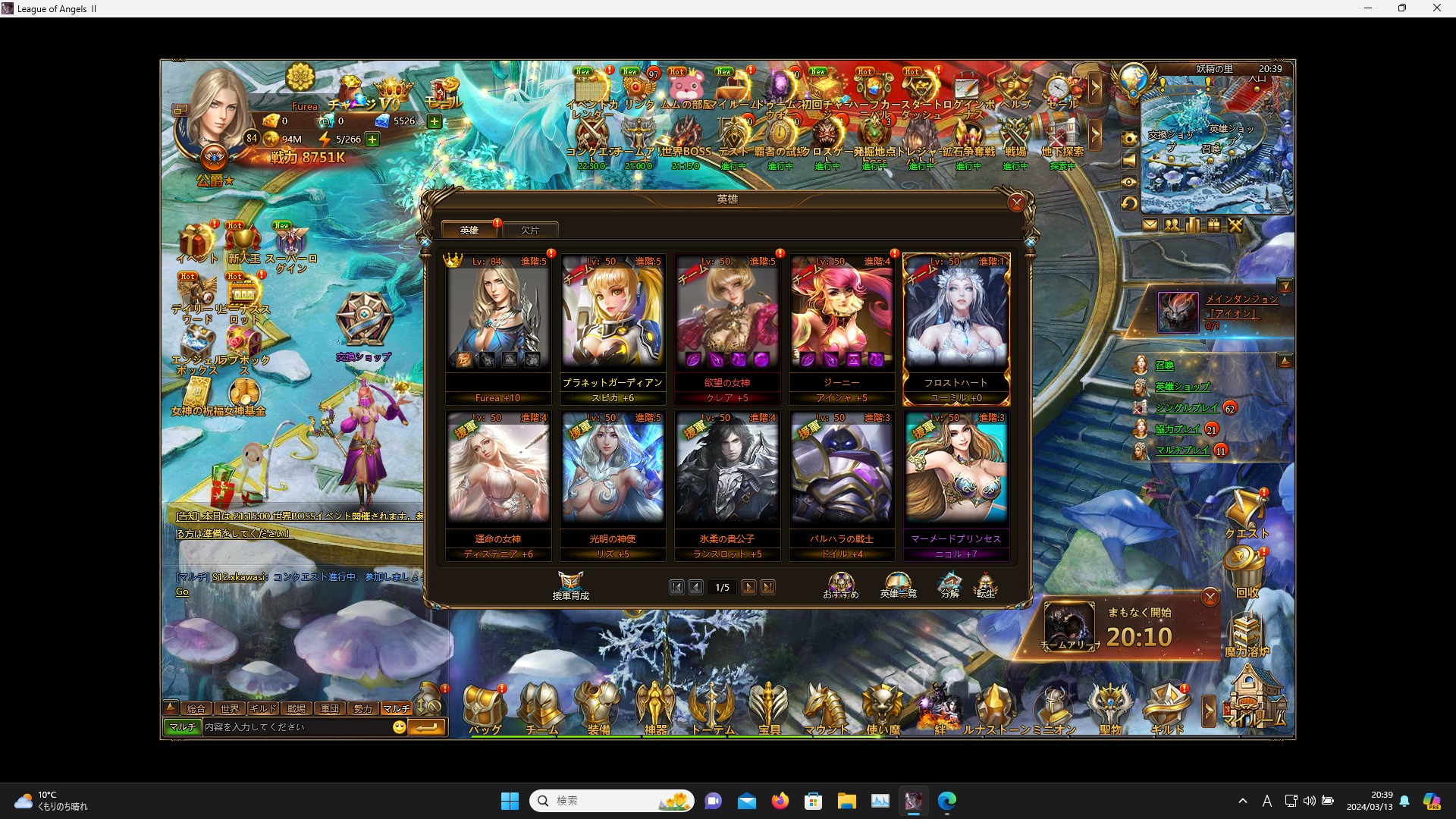Open the おすすめ recommendations

tap(841, 585)
